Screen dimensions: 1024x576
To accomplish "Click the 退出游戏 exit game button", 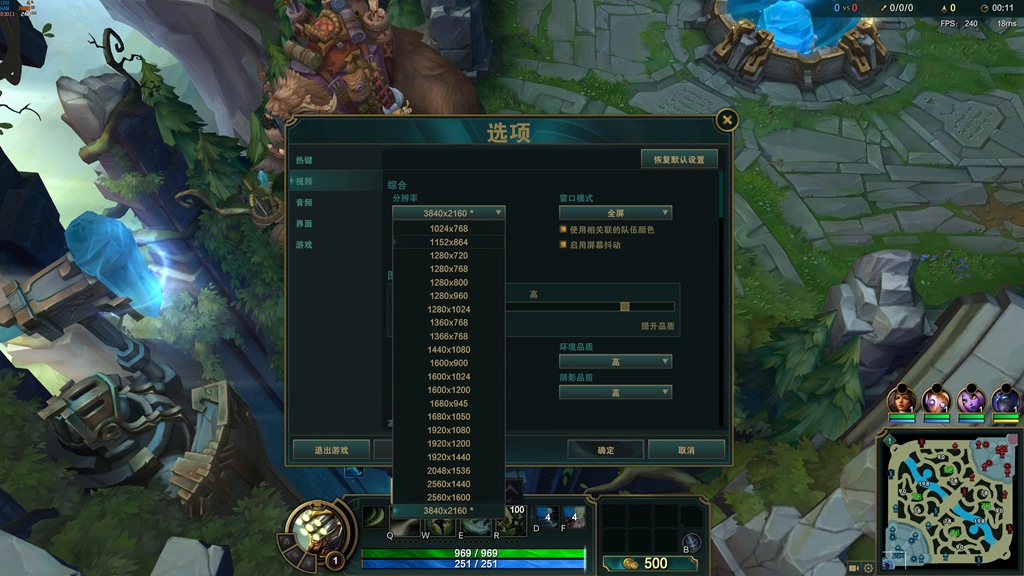I will [331, 450].
